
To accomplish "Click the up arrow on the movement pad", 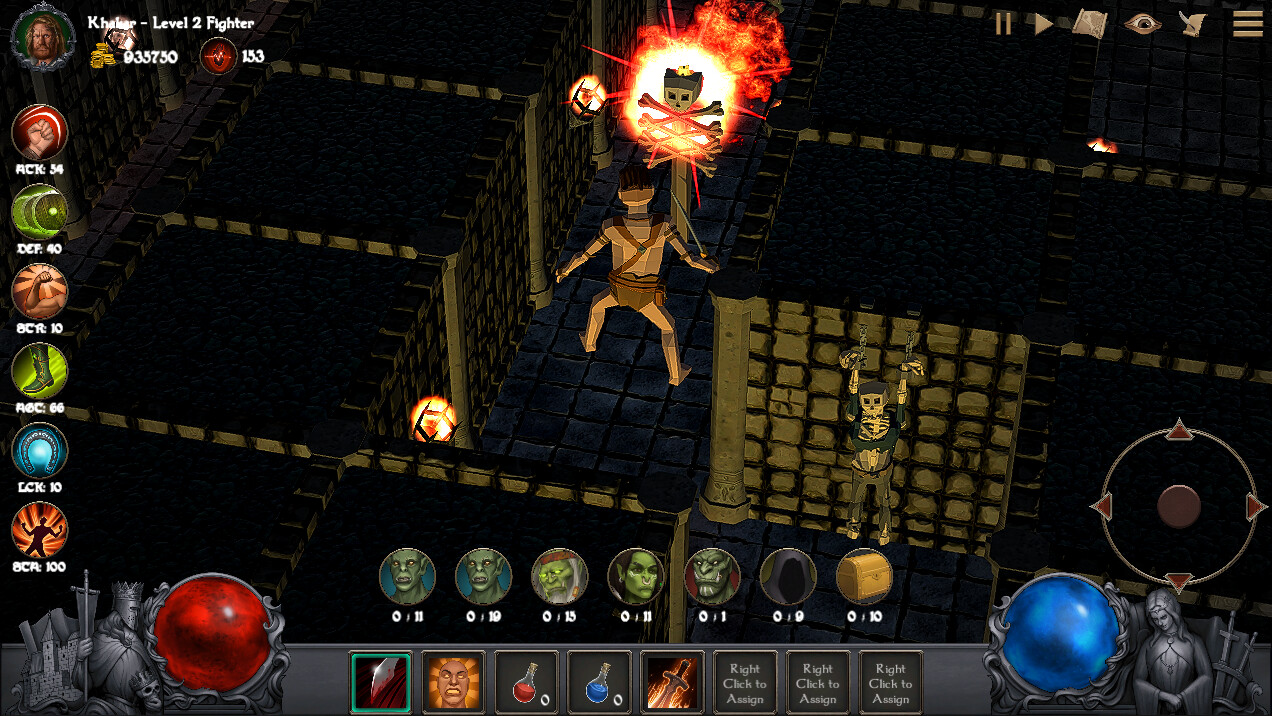I will [1179, 431].
